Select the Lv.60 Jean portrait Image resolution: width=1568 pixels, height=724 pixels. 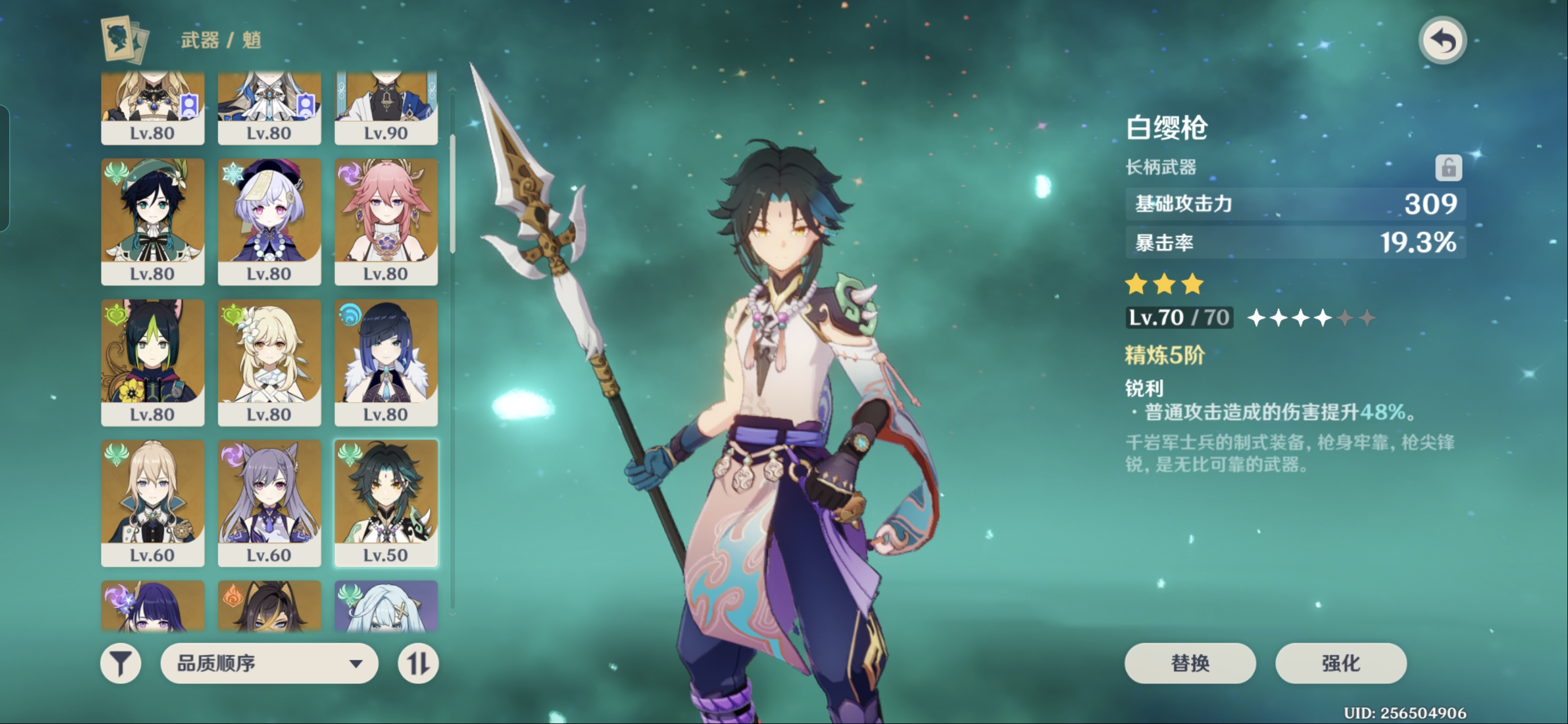(x=152, y=502)
